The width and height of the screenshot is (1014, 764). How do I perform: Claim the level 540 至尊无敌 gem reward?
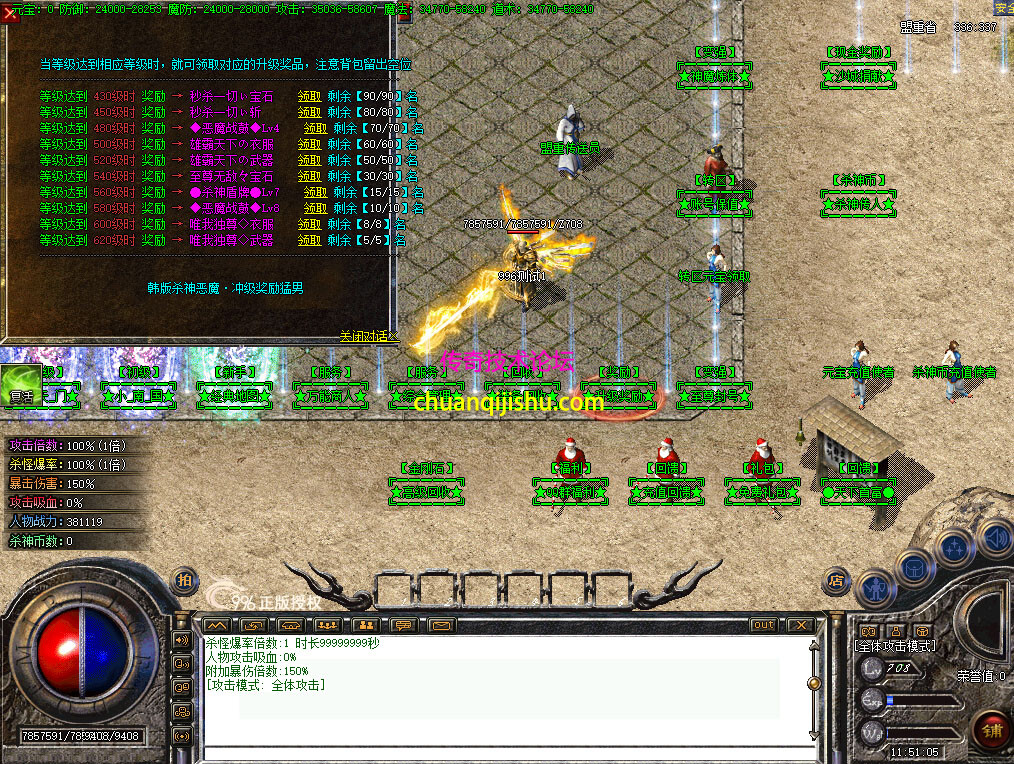(308, 176)
